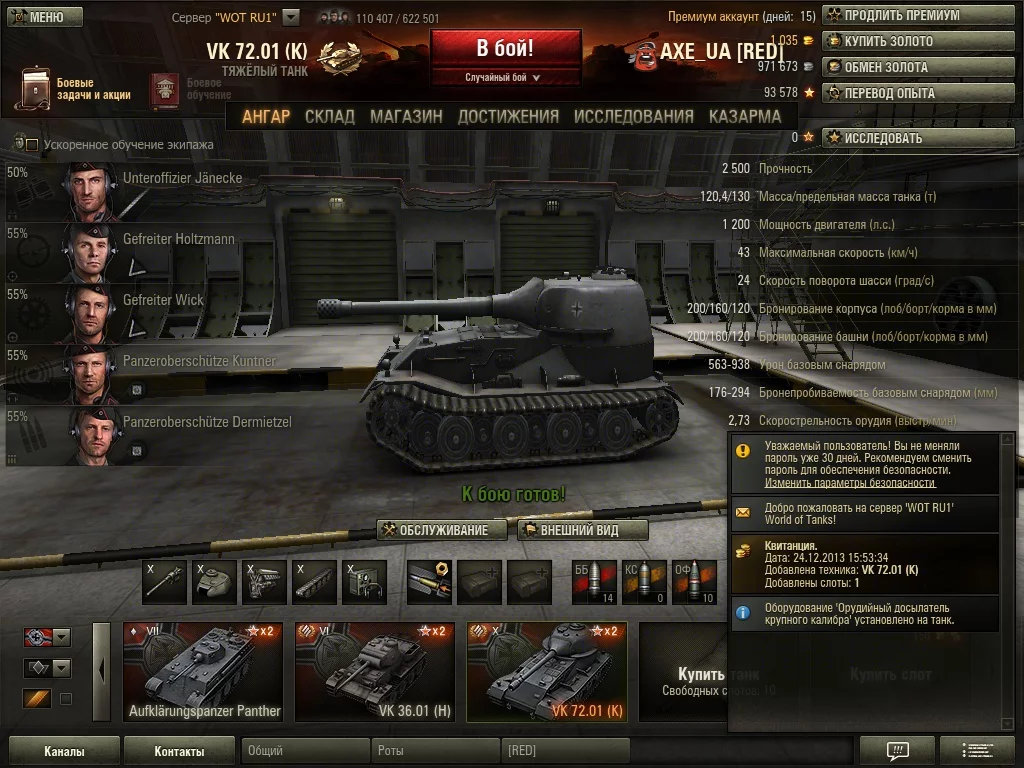
Task: Switch to the СКЛАД tab
Action: pos(330,116)
